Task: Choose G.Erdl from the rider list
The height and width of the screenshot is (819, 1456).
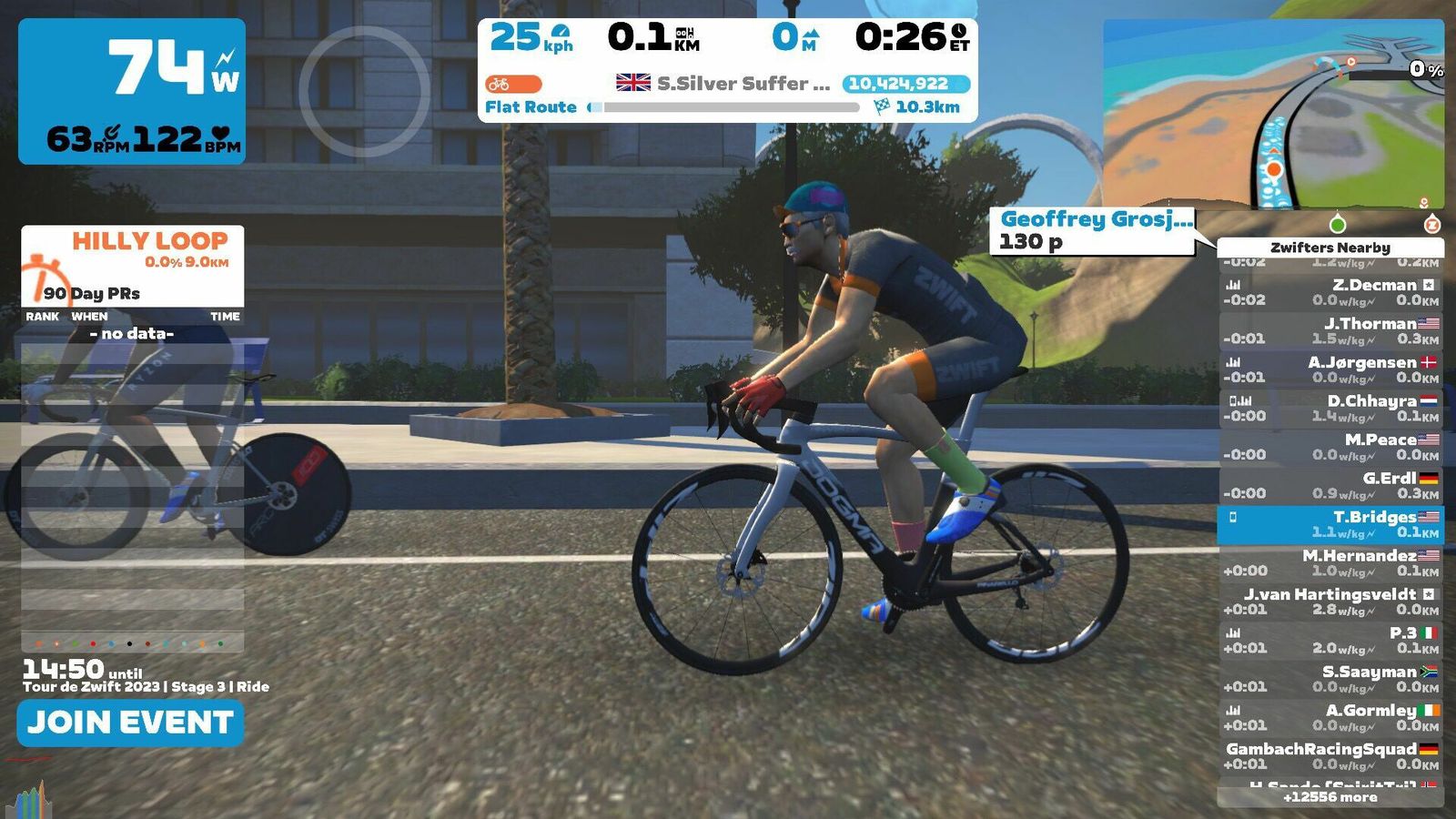Action: (1330, 485)
